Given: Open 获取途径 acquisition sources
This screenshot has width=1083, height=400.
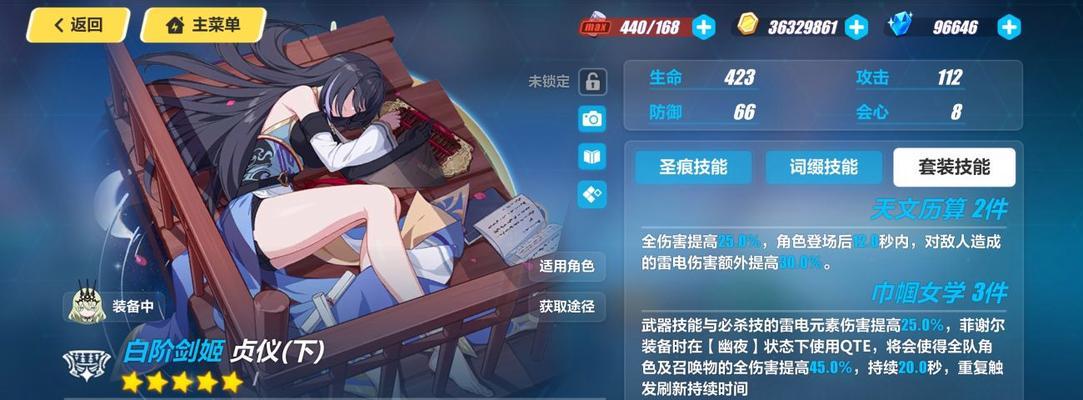Looking at the screenshot, I should pyautogui.click(x=567, y=306).
